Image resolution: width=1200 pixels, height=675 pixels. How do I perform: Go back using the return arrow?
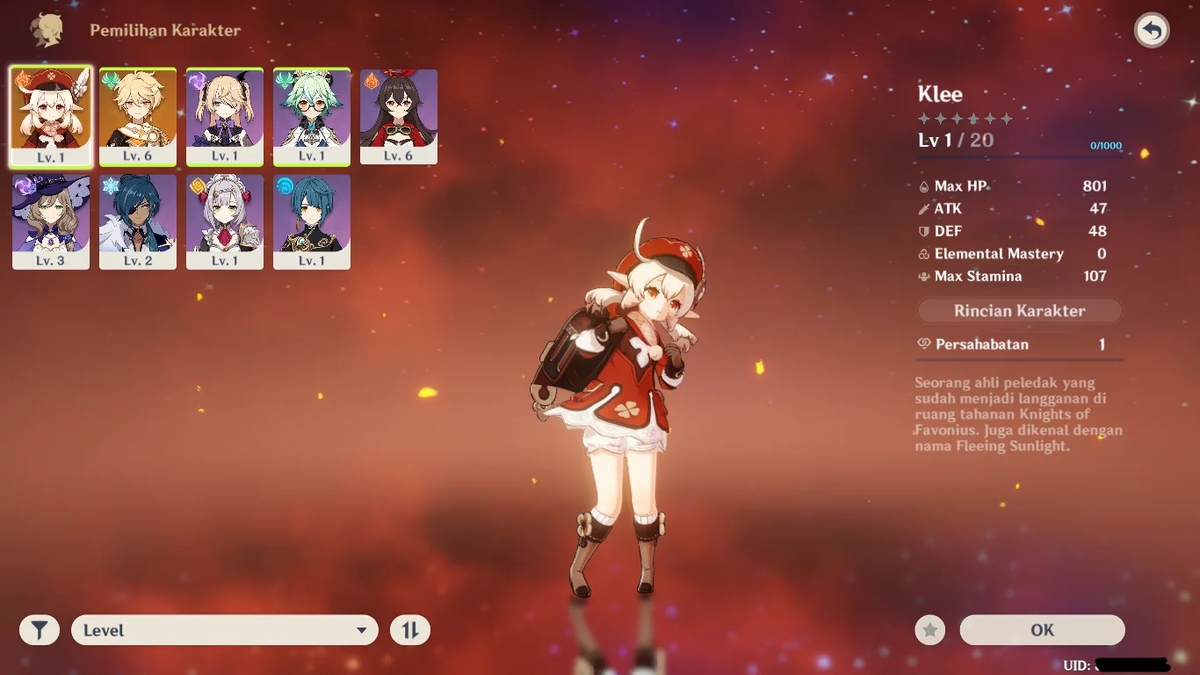coord(1152,31)
